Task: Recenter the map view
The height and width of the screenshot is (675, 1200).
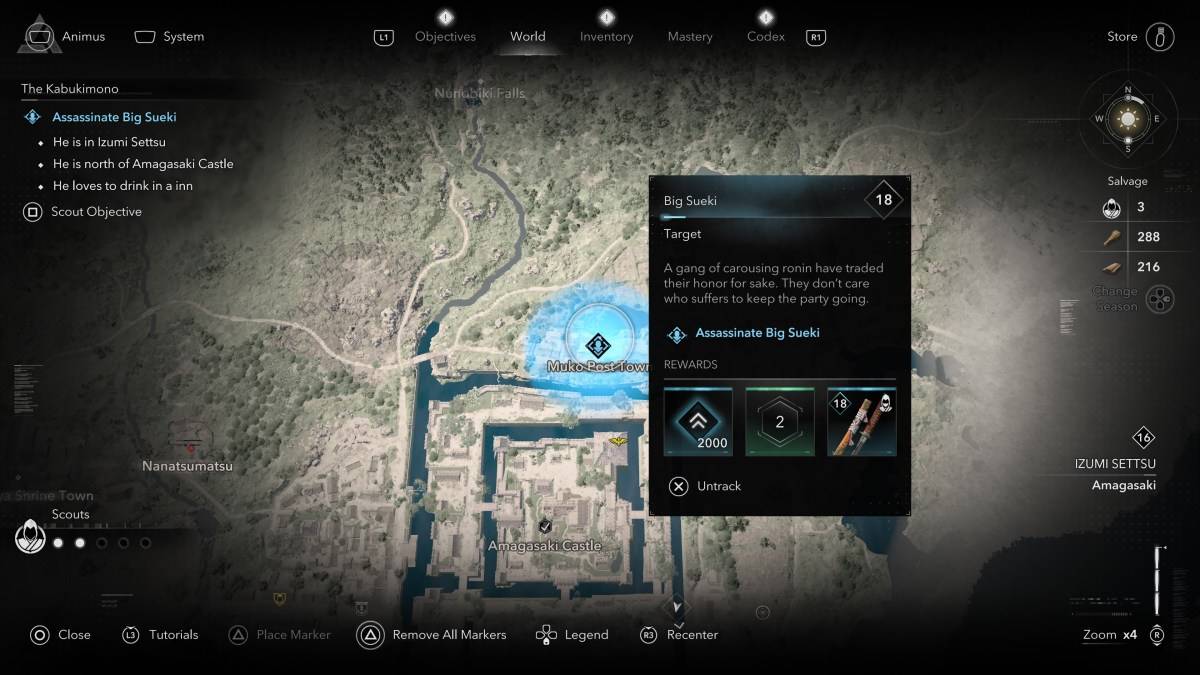Action: point(680,635)
